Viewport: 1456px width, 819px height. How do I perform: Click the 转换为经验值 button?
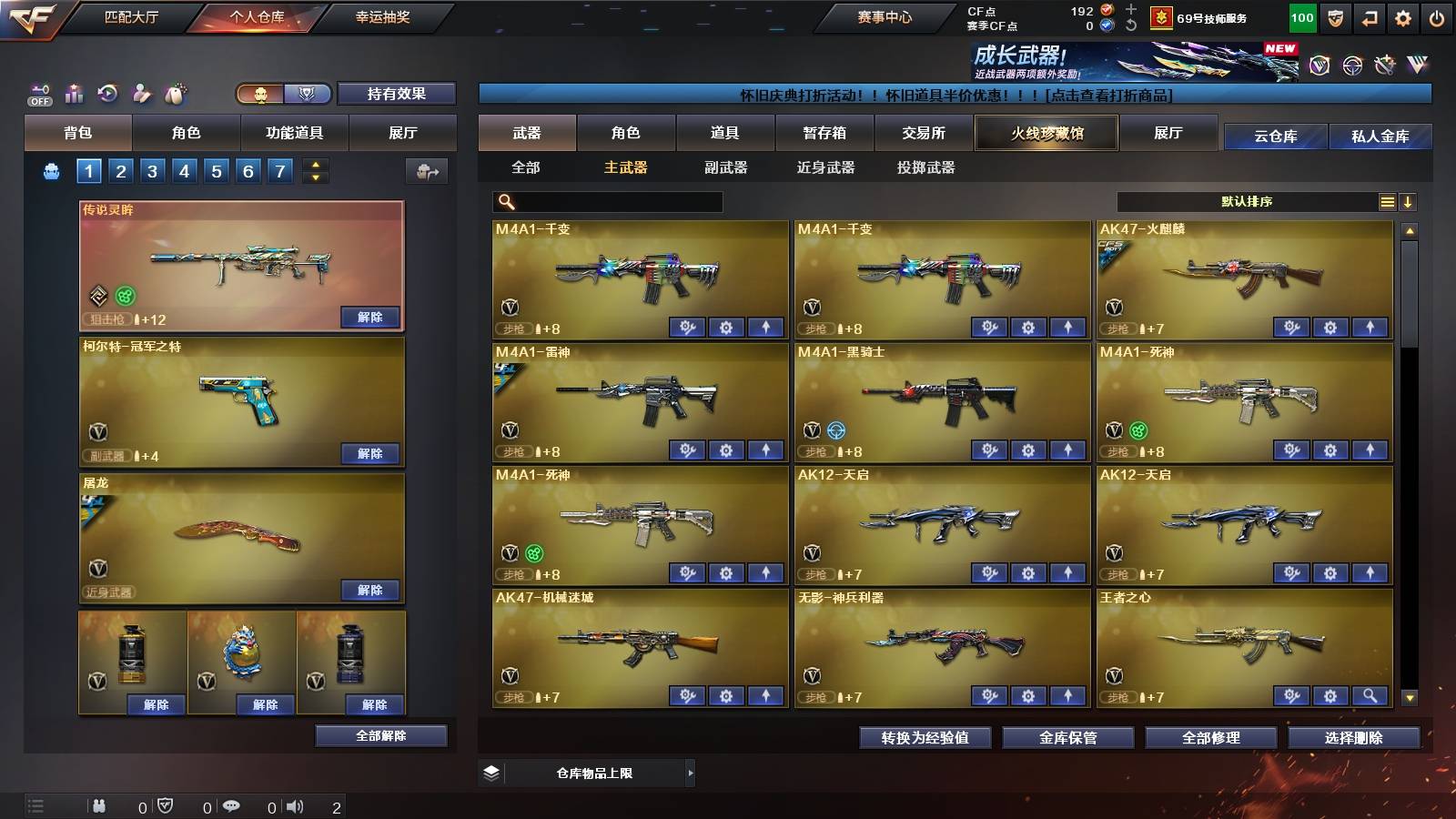point(925,738)
